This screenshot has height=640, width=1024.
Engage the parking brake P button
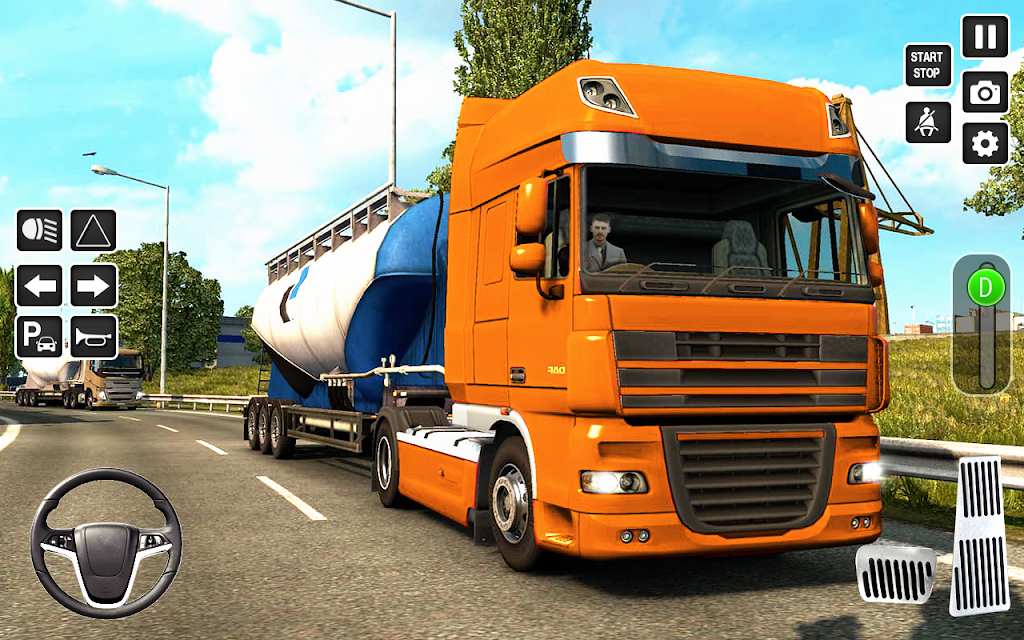click(x=39, y=337)
